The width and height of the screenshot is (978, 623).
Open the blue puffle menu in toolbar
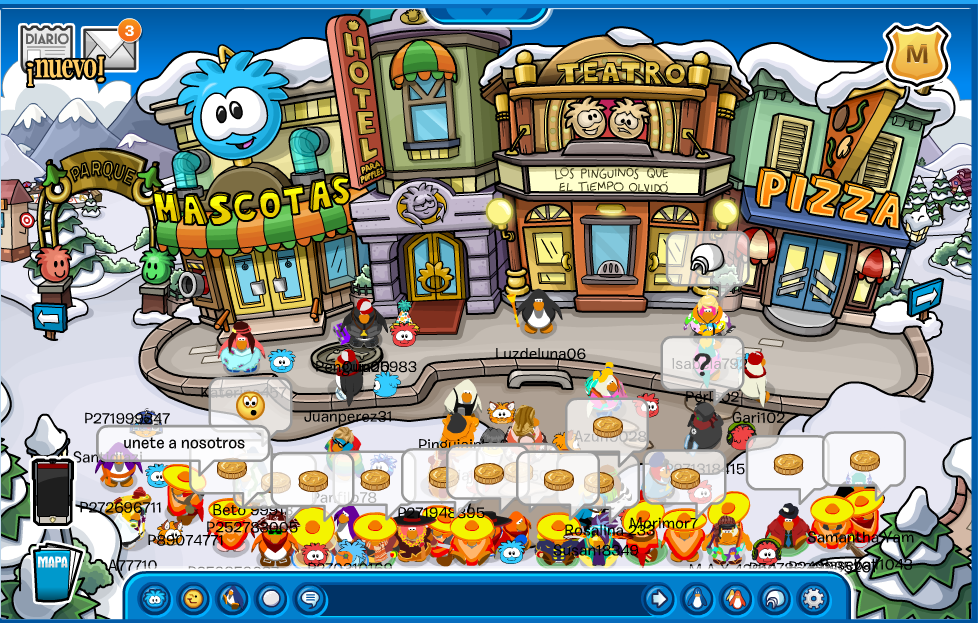coord(155,599)
